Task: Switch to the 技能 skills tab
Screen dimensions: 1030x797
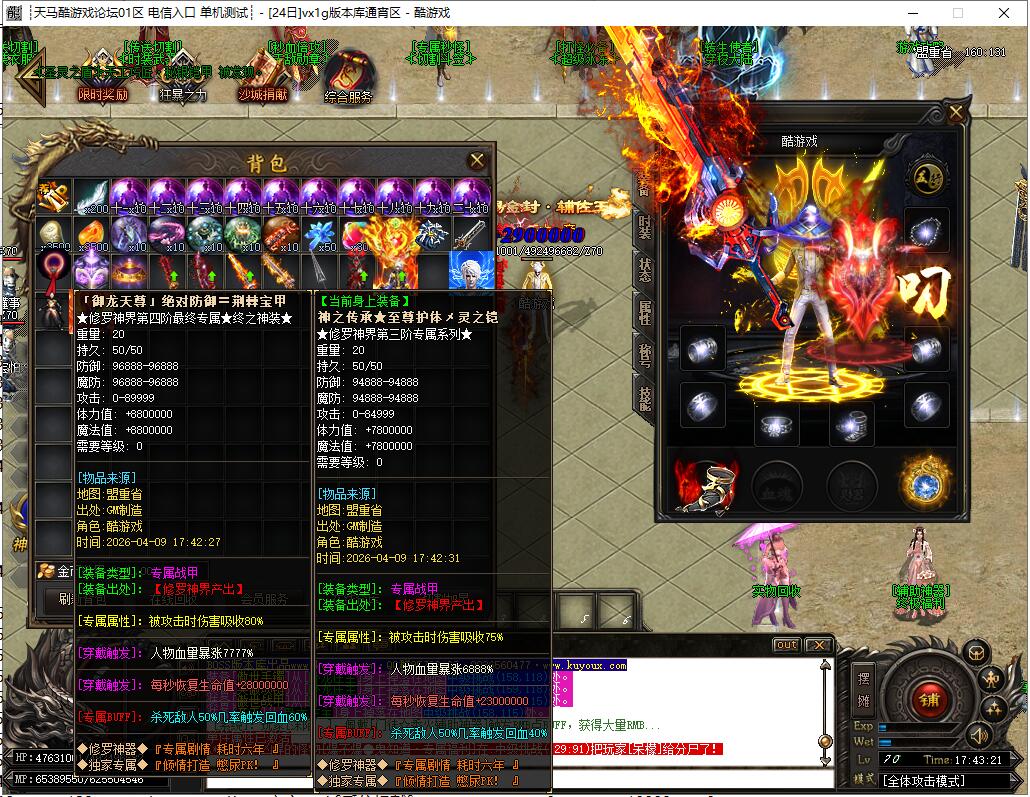Action: [x=645, y=396]
